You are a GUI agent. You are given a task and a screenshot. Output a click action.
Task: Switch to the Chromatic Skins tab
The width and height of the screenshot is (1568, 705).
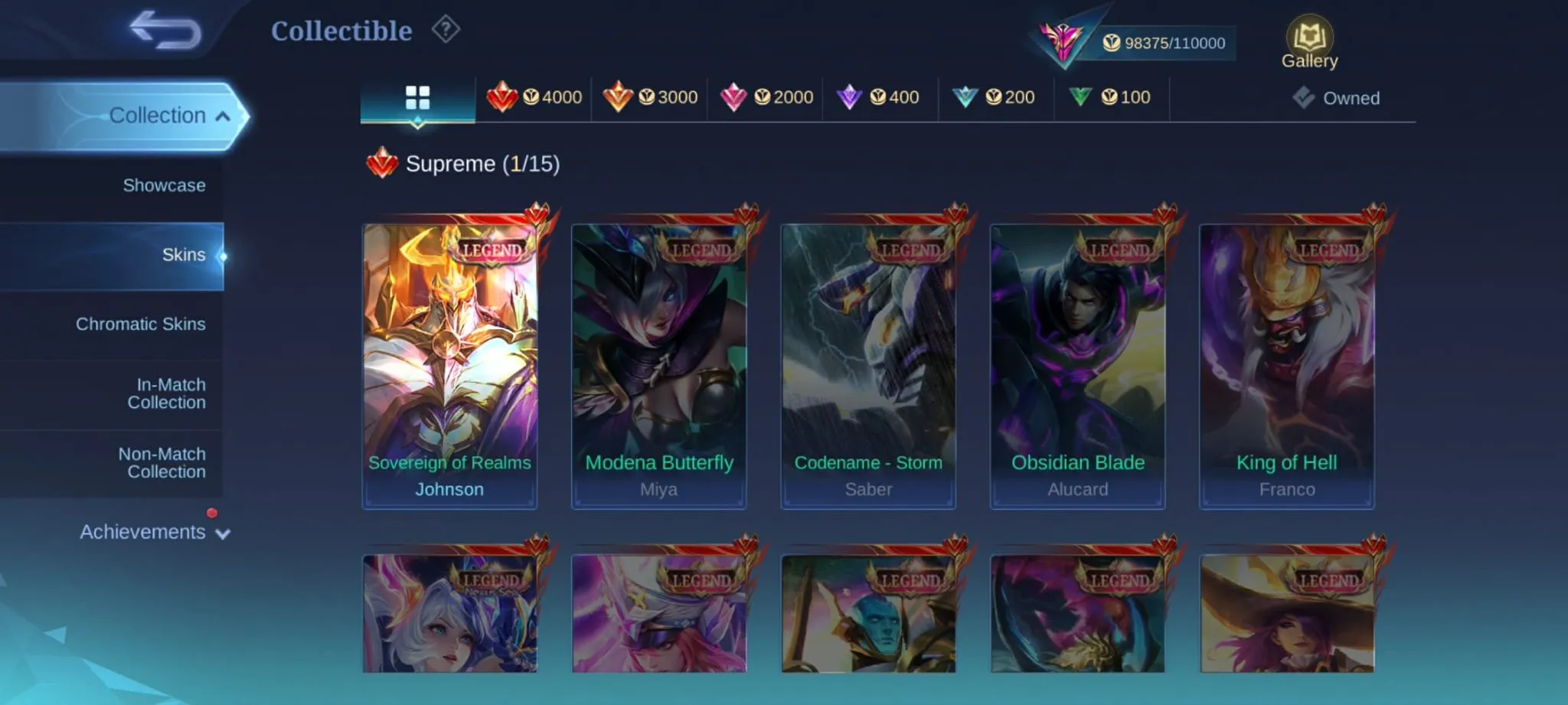pyautogui.click(x=141, y=324)
